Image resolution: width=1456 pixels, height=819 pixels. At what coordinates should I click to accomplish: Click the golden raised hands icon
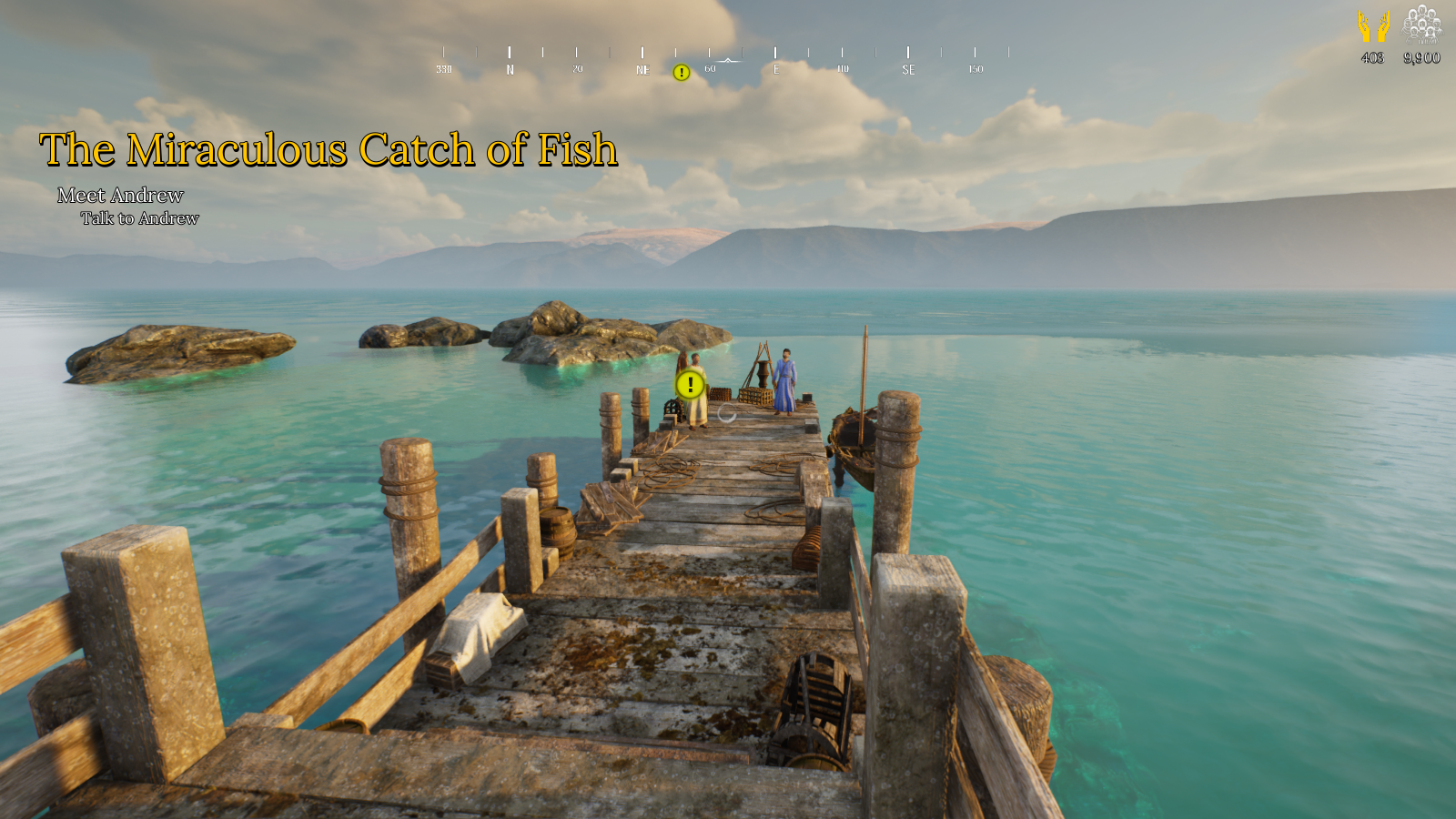1373,26
